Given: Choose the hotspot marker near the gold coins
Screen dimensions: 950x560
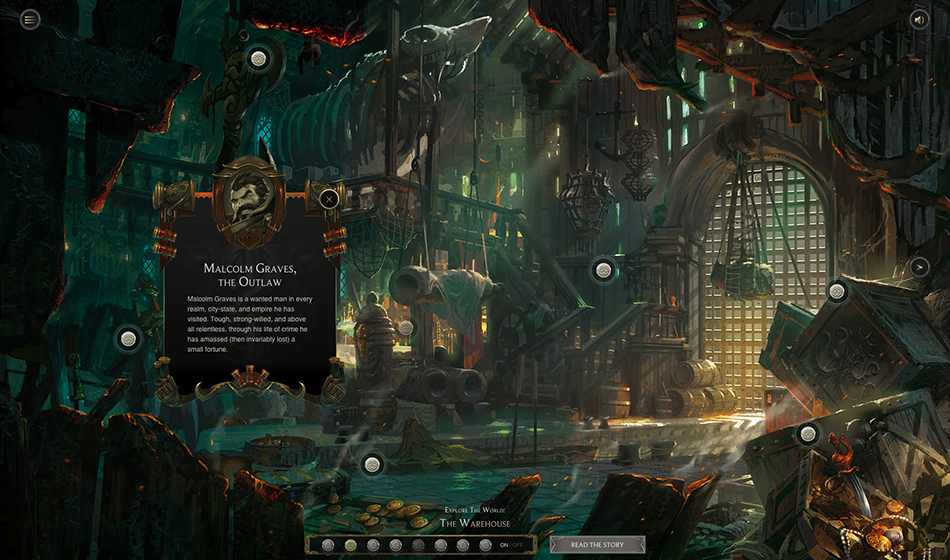Looking at the screenshot, I should point(372,463).
